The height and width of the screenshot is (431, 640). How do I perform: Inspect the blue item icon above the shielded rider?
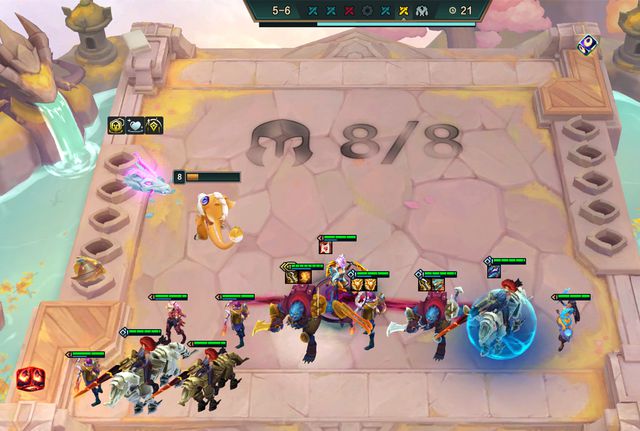494,271
